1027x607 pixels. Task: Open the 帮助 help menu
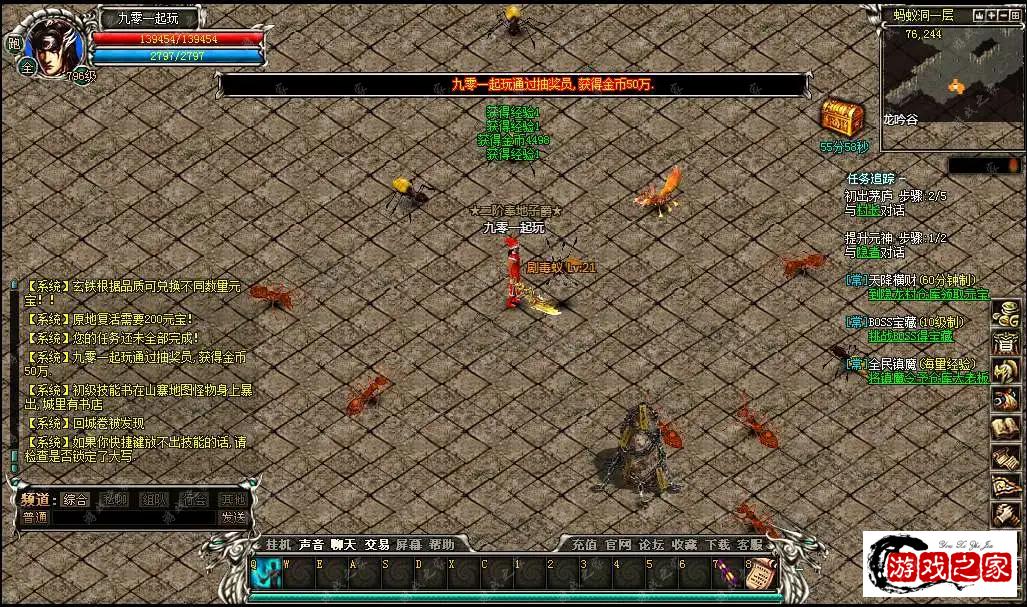point(441,545)
